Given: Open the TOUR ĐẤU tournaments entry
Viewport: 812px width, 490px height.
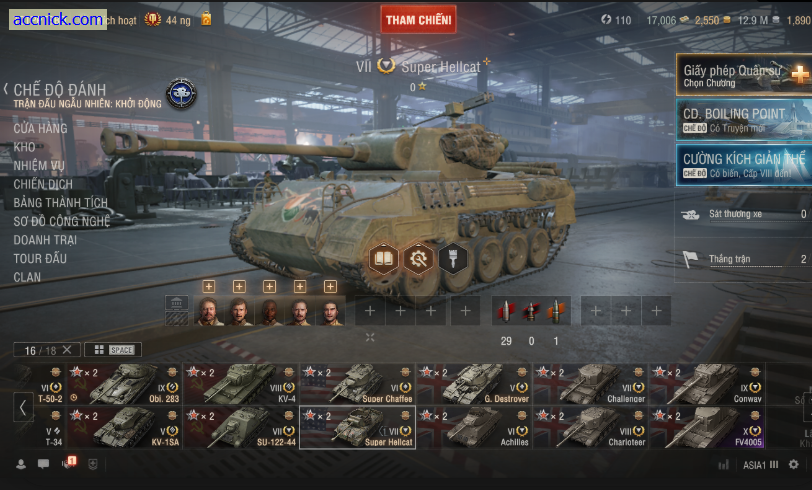Looking at the screenshot, I should (40, 258).
